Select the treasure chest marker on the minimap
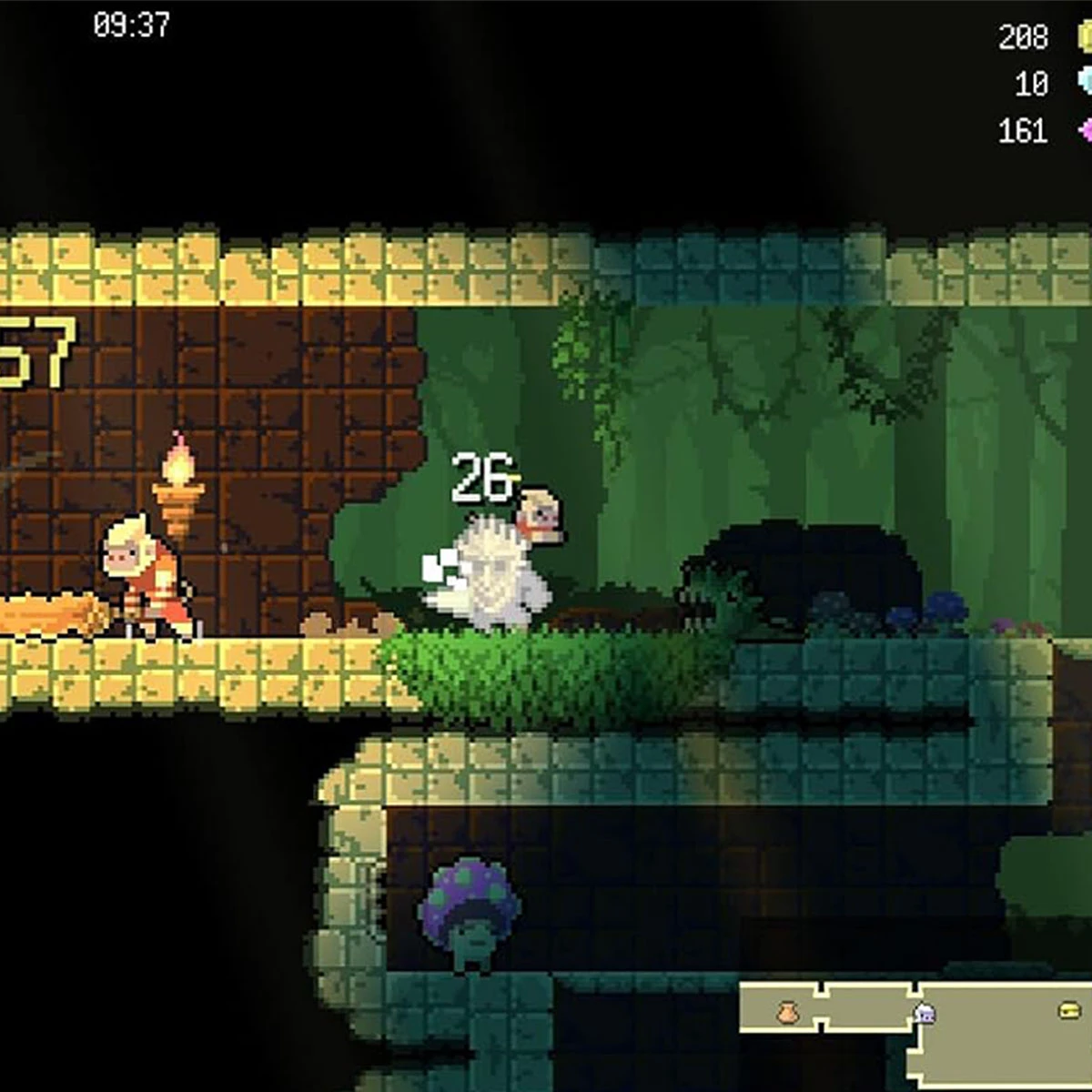 [1070, 1010]
